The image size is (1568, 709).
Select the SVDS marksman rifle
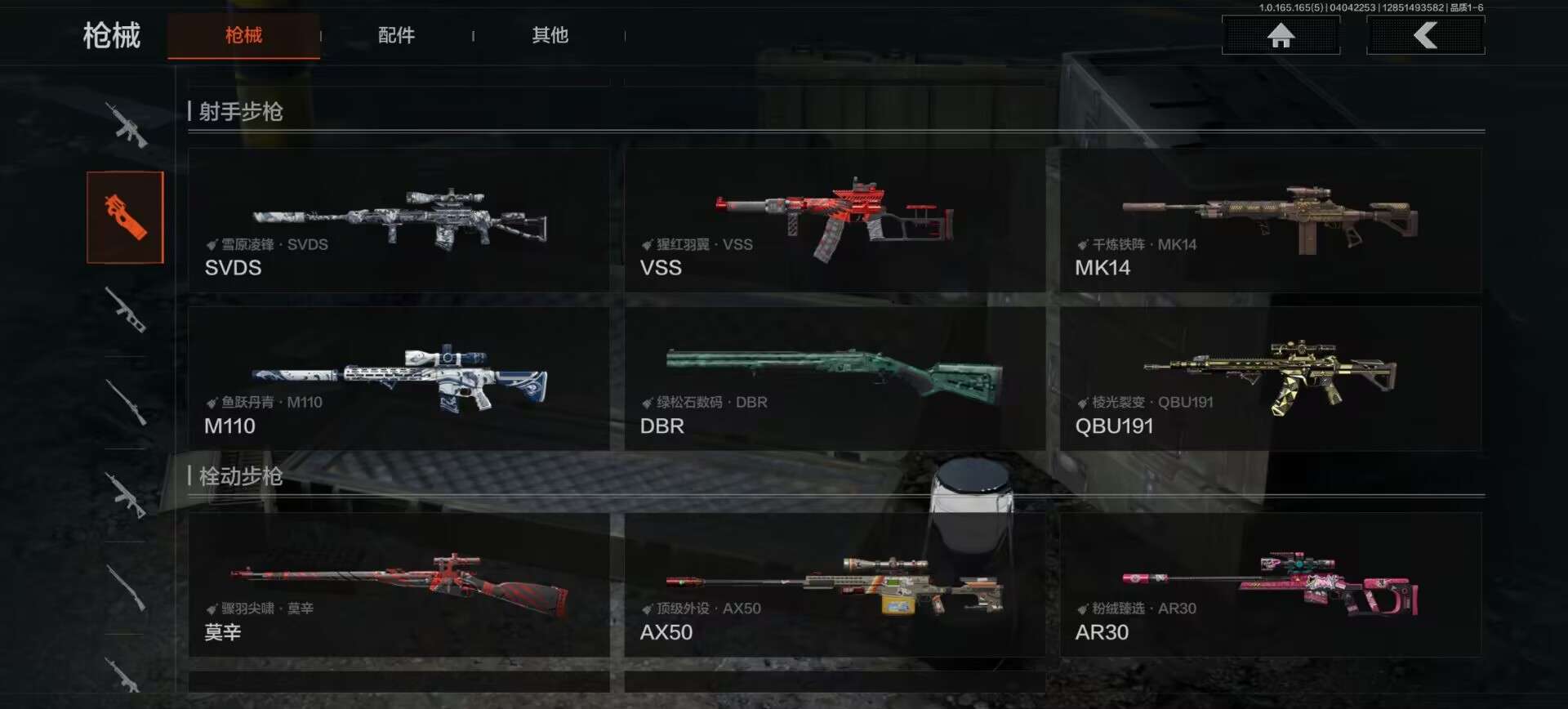click(x=399, y=220)
